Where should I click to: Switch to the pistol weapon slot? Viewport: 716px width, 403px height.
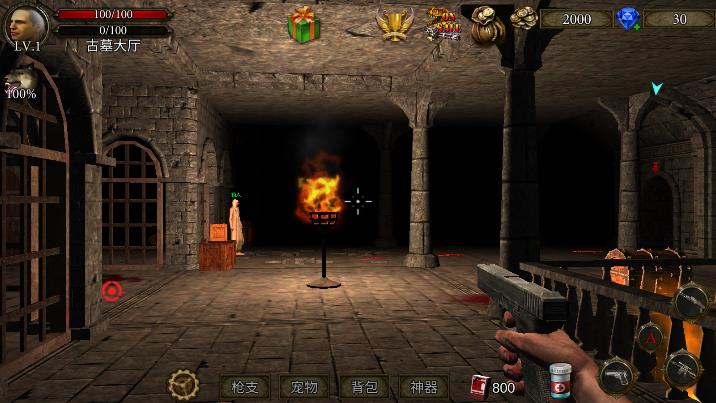click(617, 375)
